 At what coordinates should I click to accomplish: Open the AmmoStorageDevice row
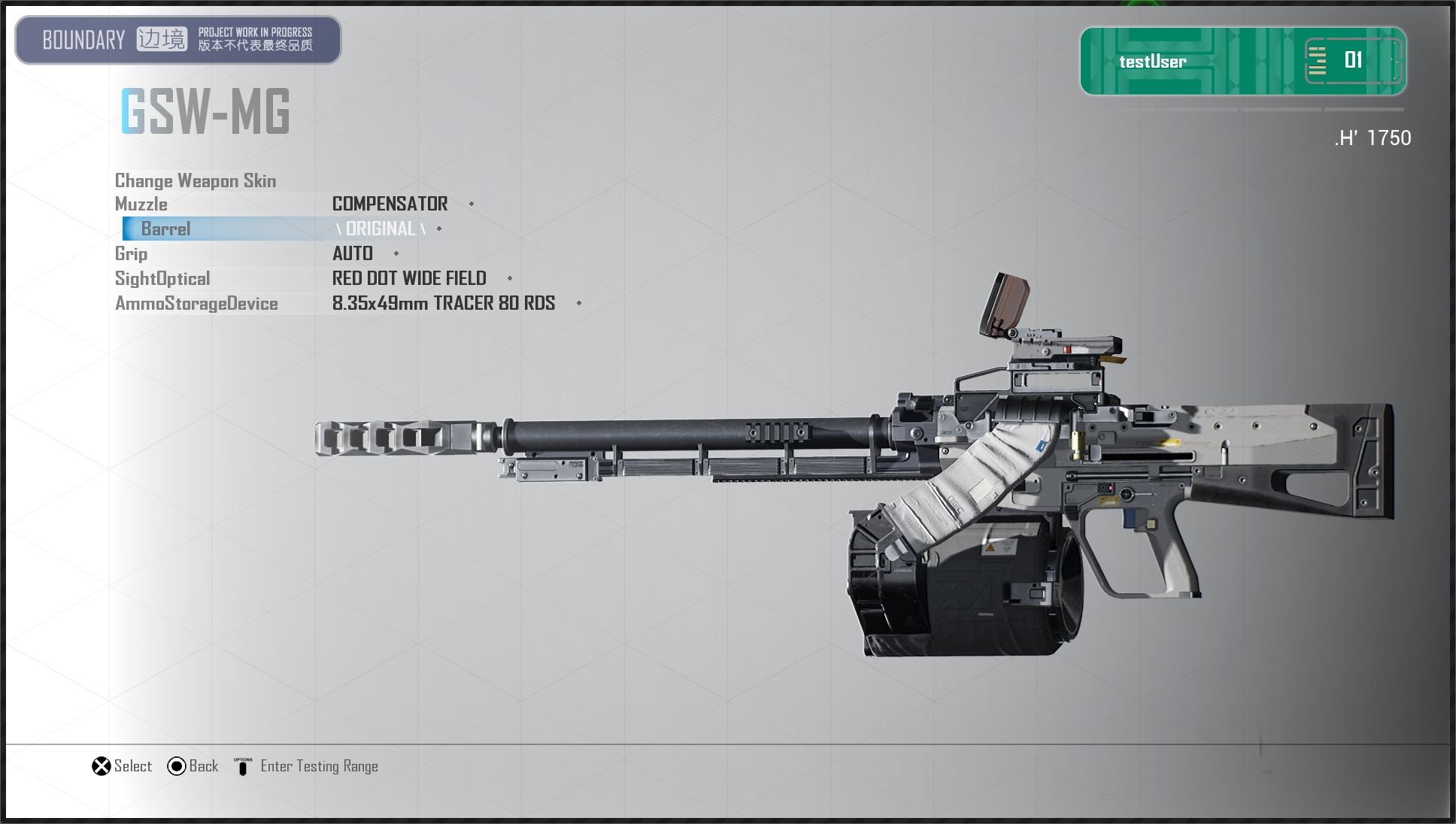tap(196, 303)
